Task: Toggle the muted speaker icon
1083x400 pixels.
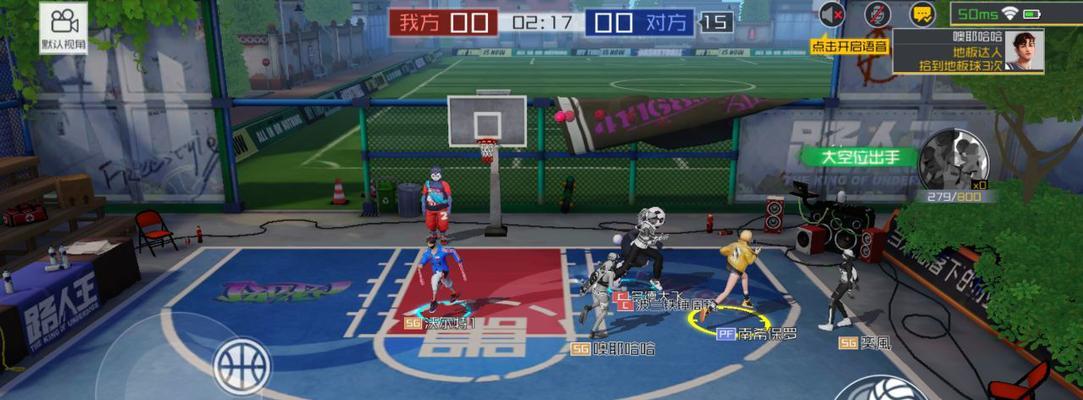Action: pyautogui.click(x=832, y=14)
